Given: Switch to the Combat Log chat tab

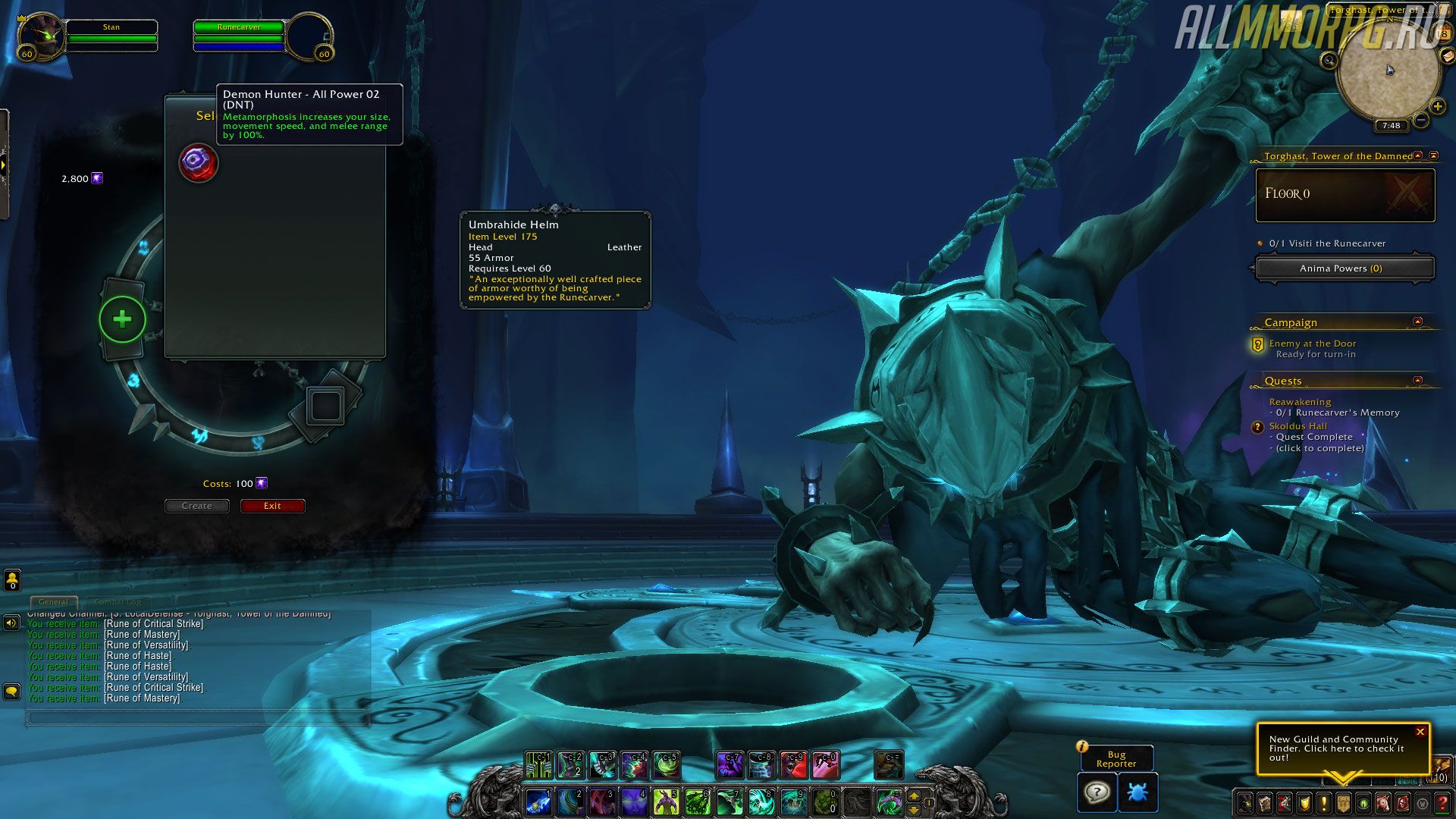Looking at the screenshot, I should tap(118, 602).
